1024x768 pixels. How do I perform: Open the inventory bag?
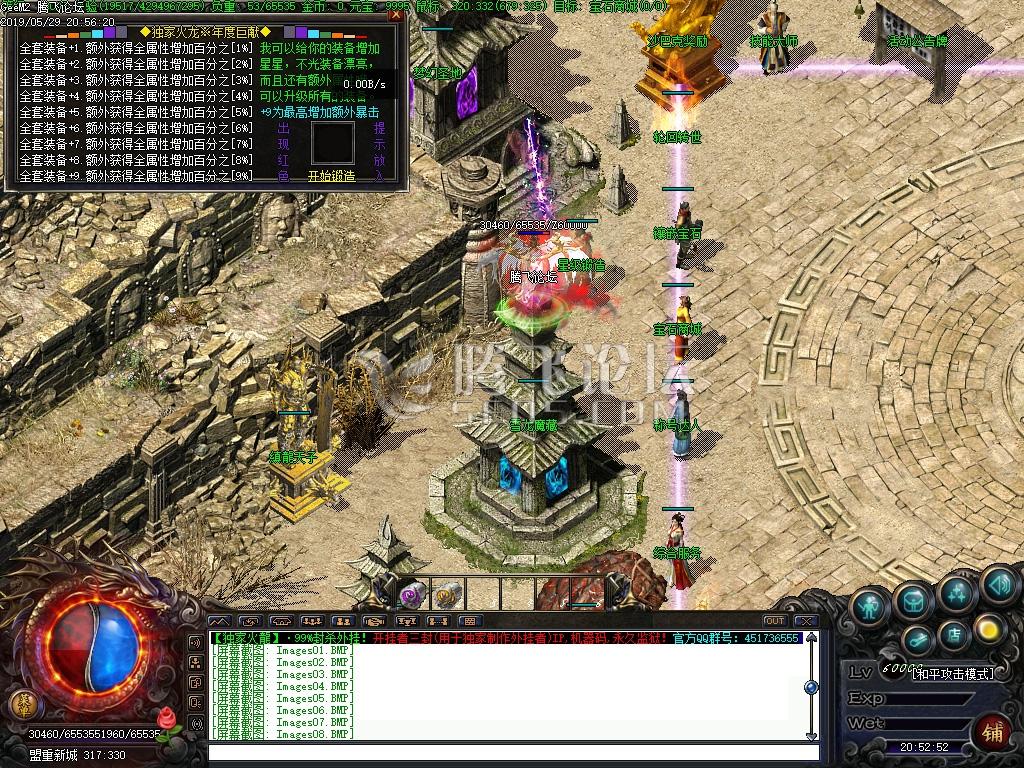coord(914,599)
